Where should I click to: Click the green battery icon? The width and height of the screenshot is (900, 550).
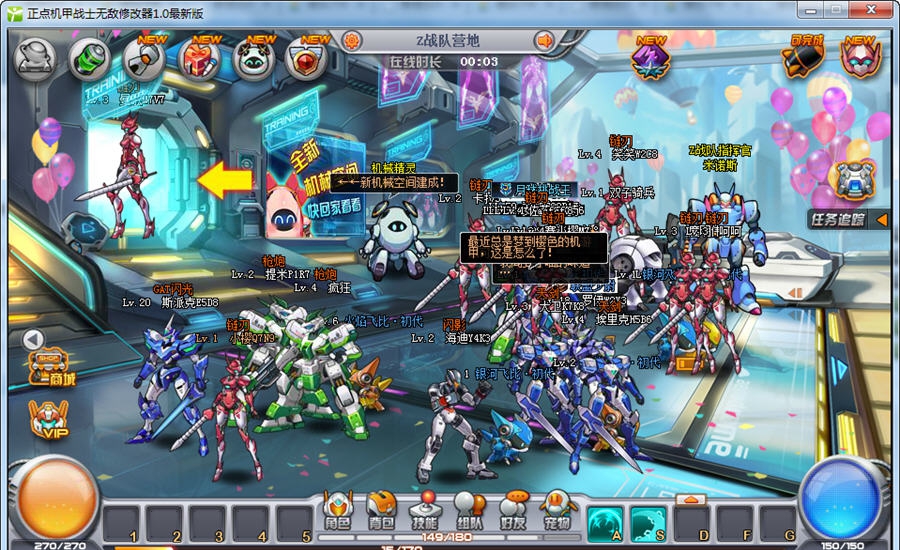[89, 59]
